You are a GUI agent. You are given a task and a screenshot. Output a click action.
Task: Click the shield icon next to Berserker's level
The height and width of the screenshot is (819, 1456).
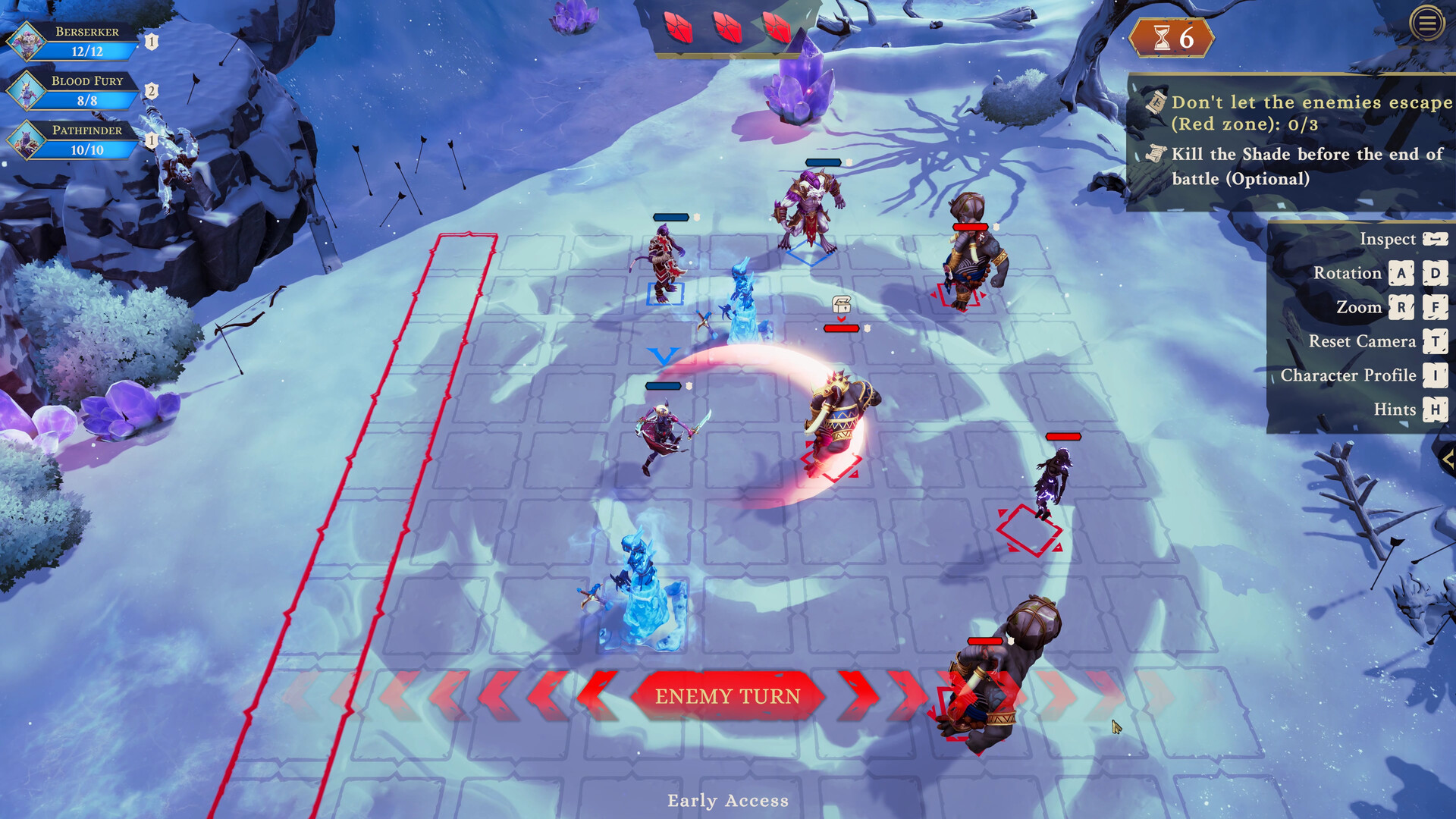pyautogui.click(x=151, y=42)
